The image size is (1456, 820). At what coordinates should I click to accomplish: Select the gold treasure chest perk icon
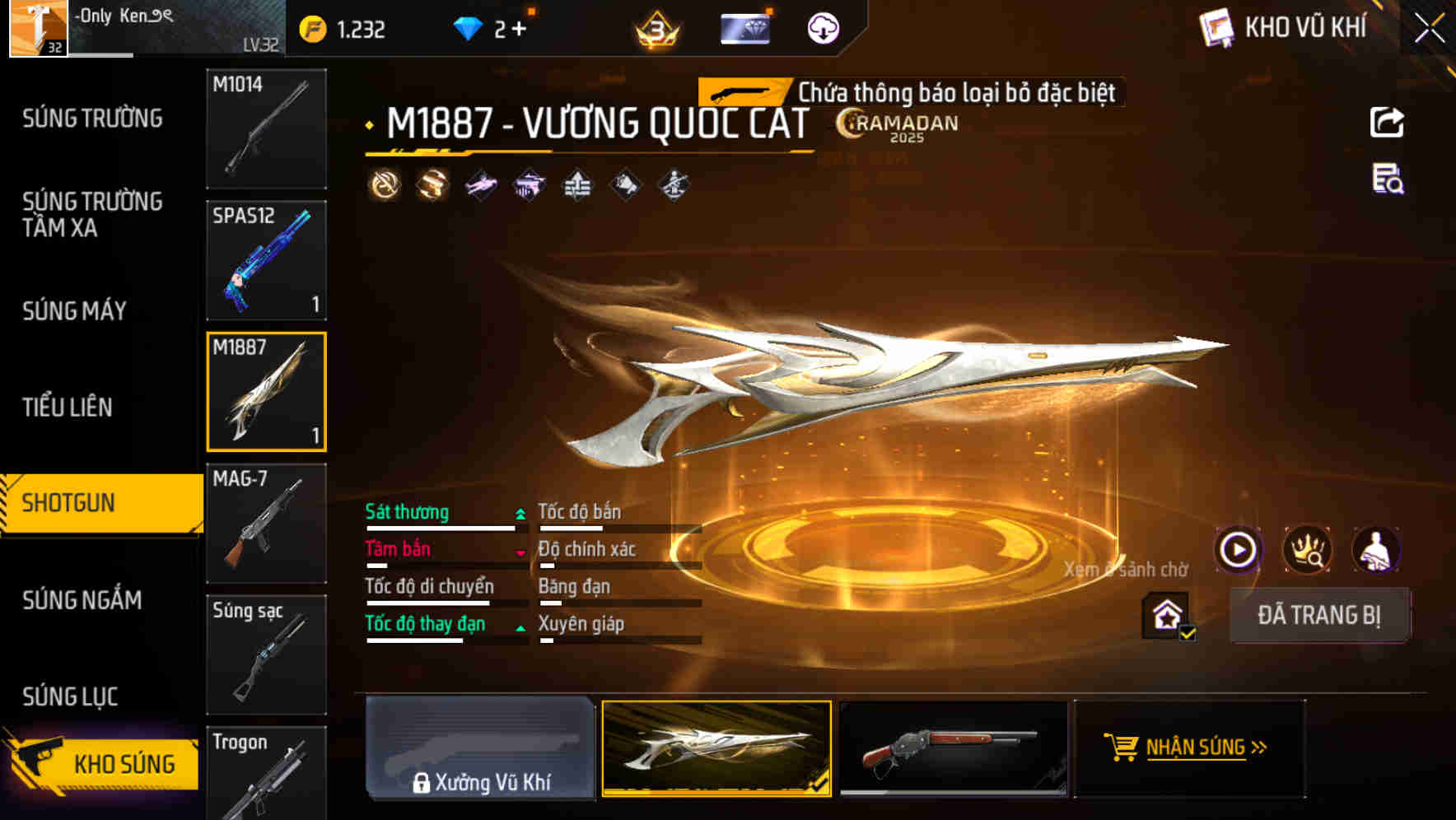click(x=431, y=184)
